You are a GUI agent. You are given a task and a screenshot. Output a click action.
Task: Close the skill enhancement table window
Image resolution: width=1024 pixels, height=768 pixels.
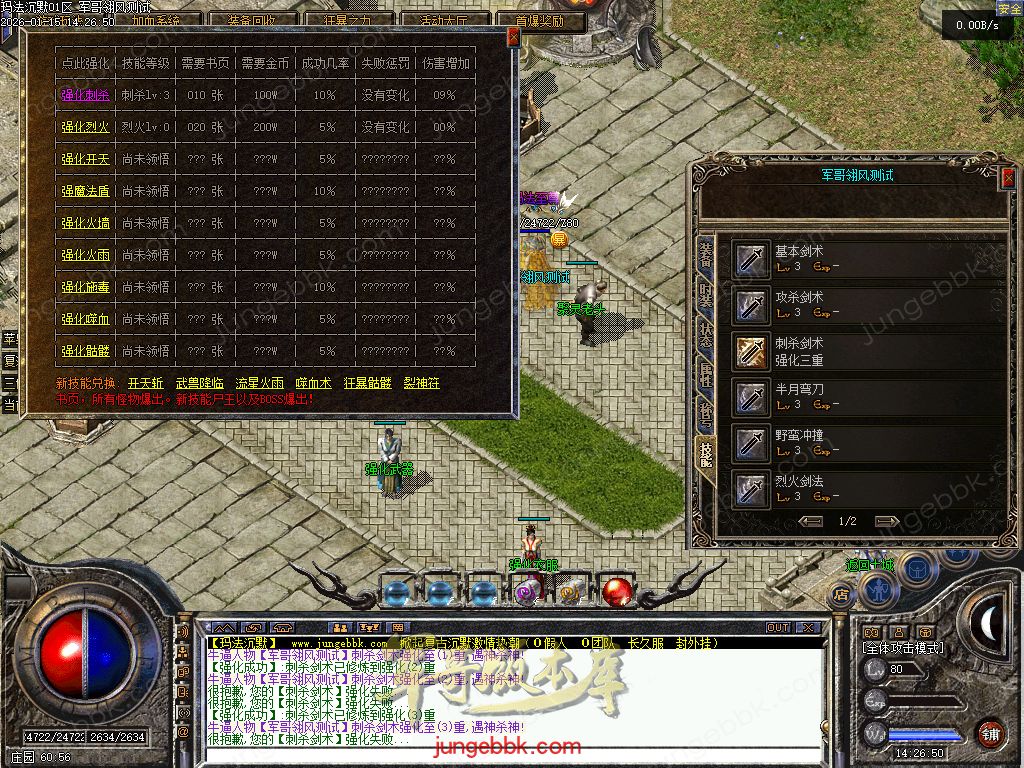click(x=513, y=37)
